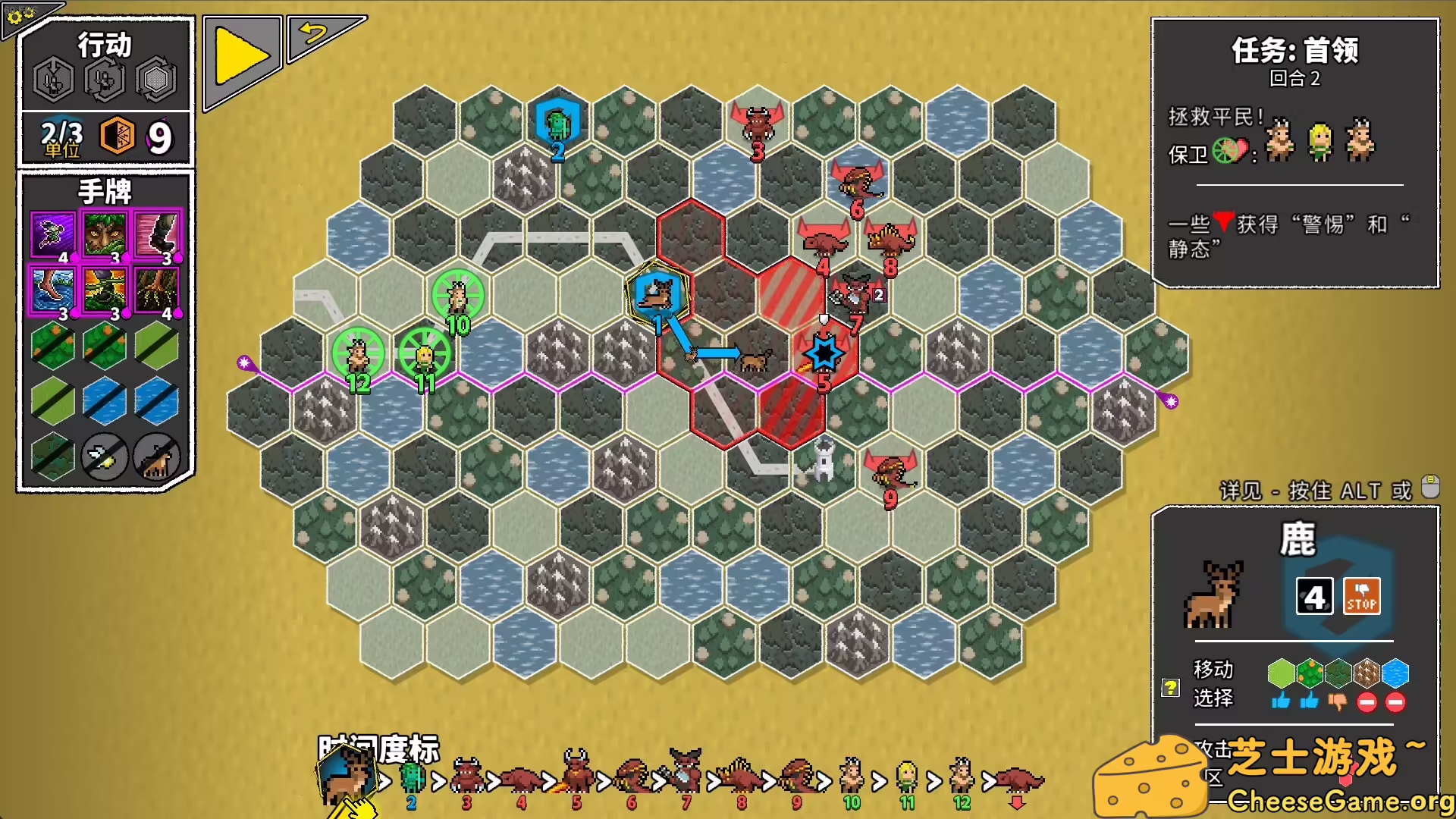Toggle the orange STOP badge in the deer panel
Screen dimensions: 1456x819
tap(1362, 596)
